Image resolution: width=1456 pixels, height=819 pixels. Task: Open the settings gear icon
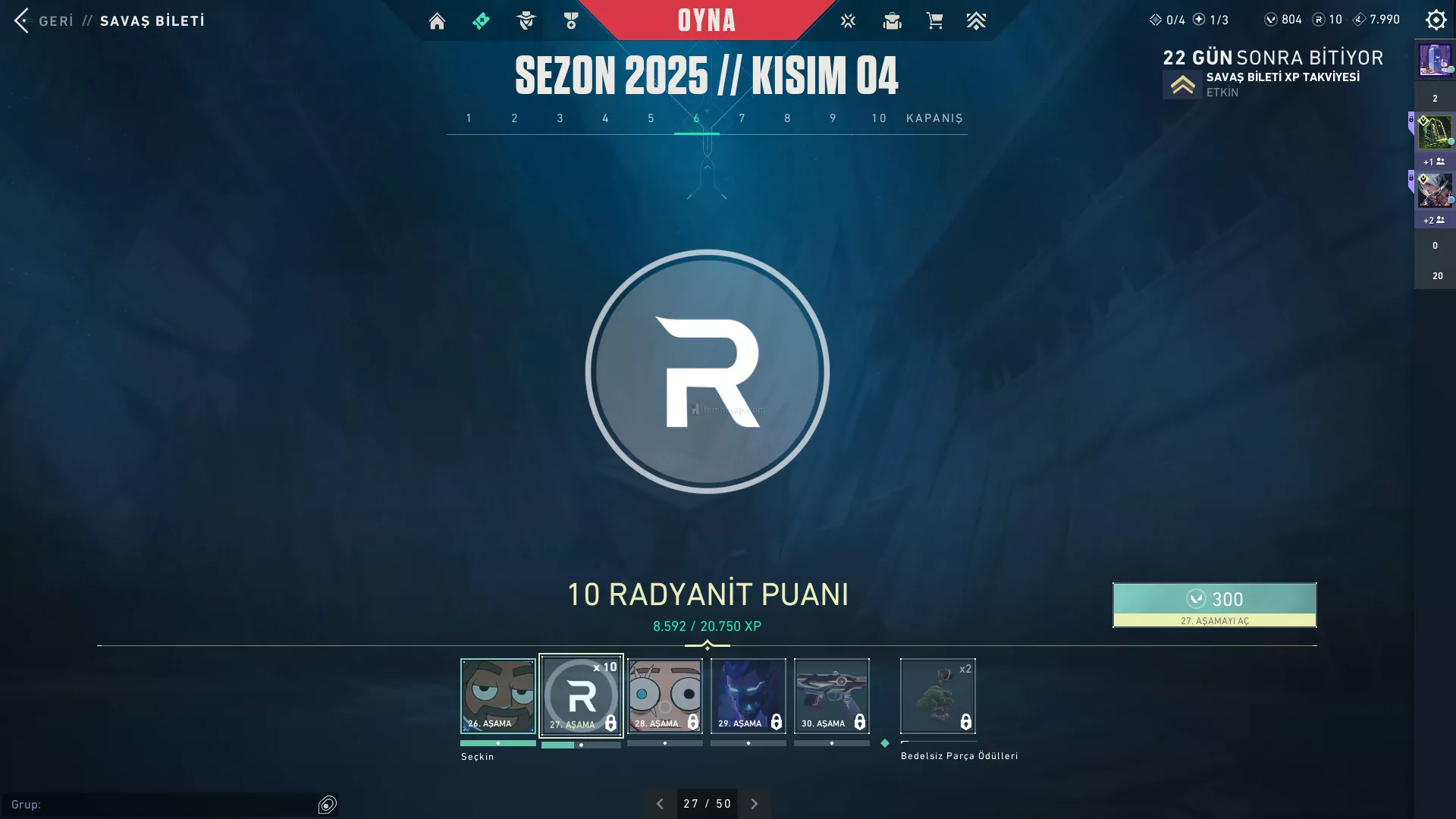(x=1436, y=20)
